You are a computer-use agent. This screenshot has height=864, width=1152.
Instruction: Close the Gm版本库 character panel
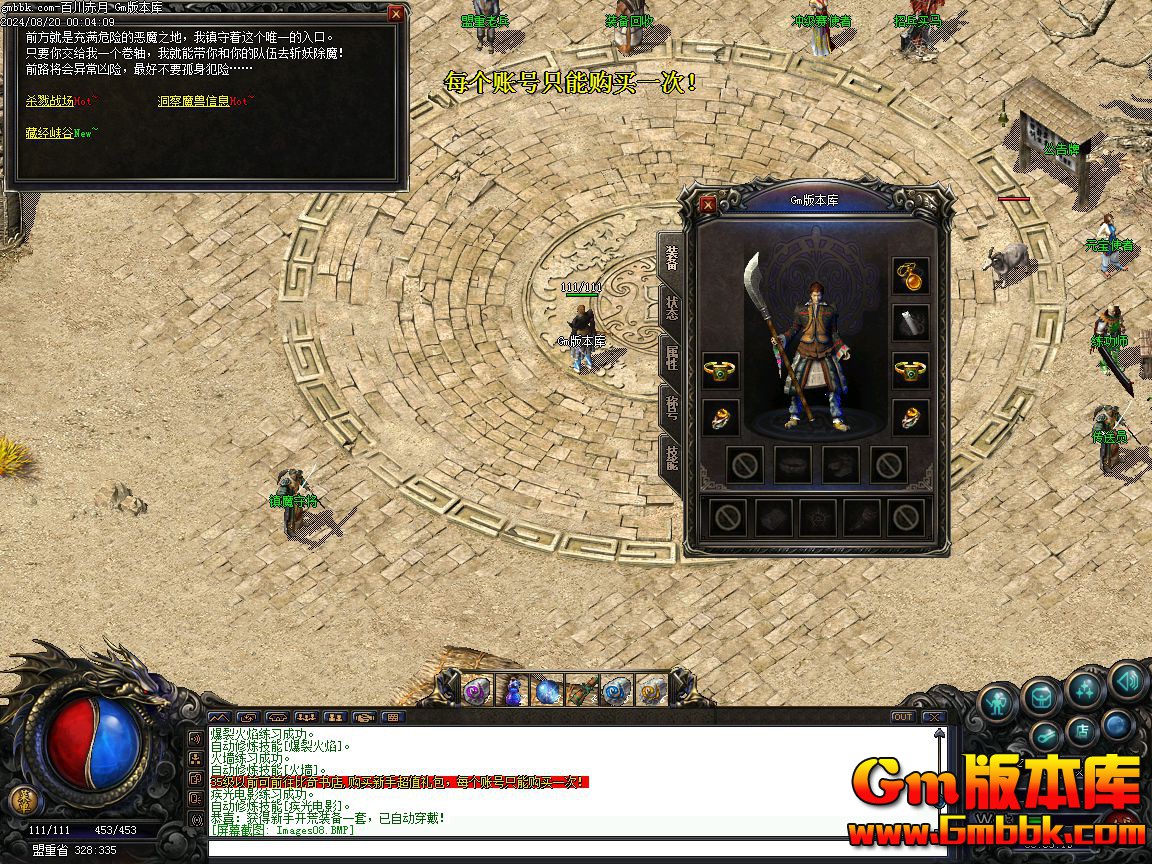click(x=708, y=204)
